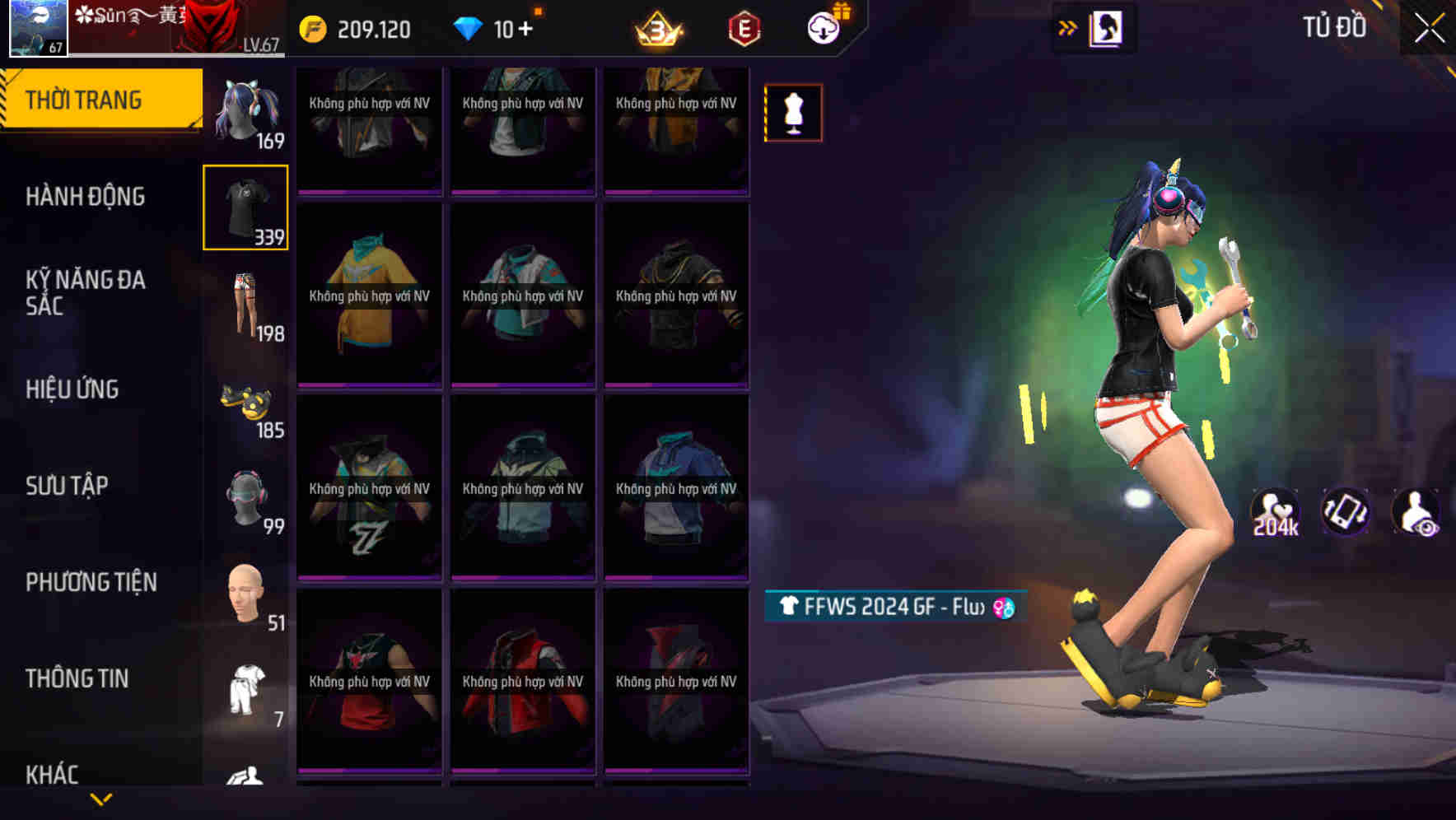Click the red E event badge icon
This screenshot has height=820, width=1456.
tap(744, 27)
